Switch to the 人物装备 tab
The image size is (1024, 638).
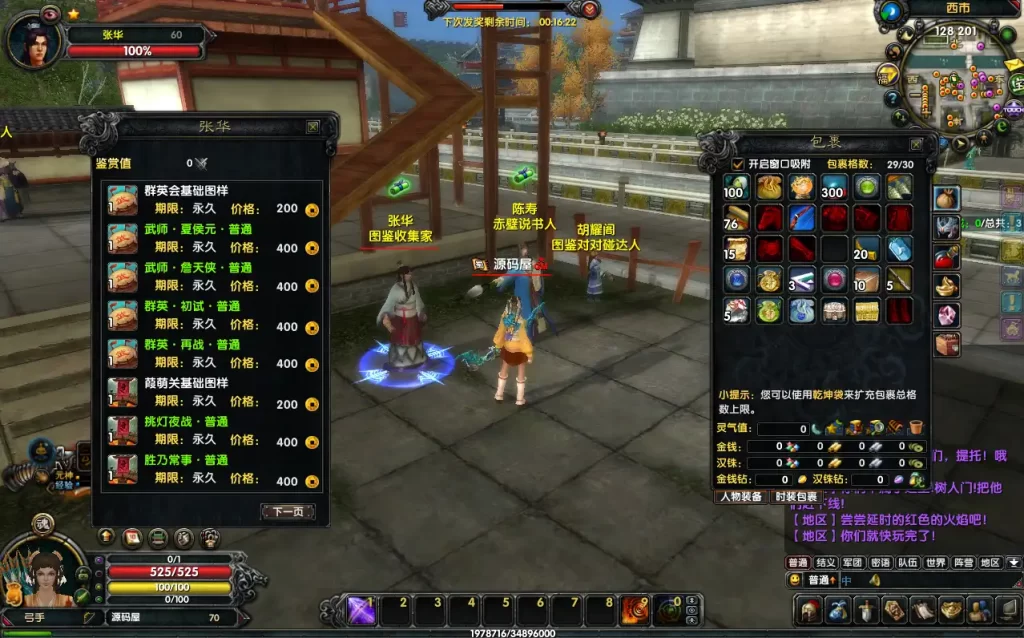(x=741, y=497)
